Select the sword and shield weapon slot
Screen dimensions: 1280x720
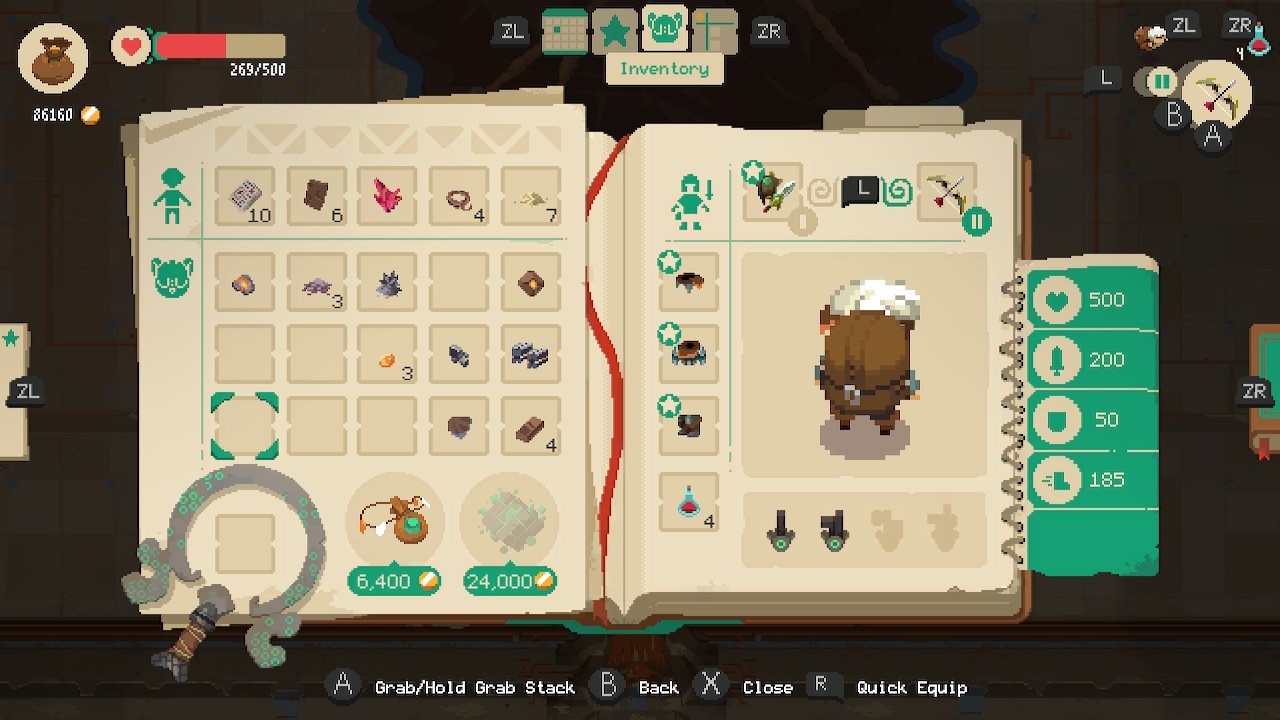(x=773, y=193)
